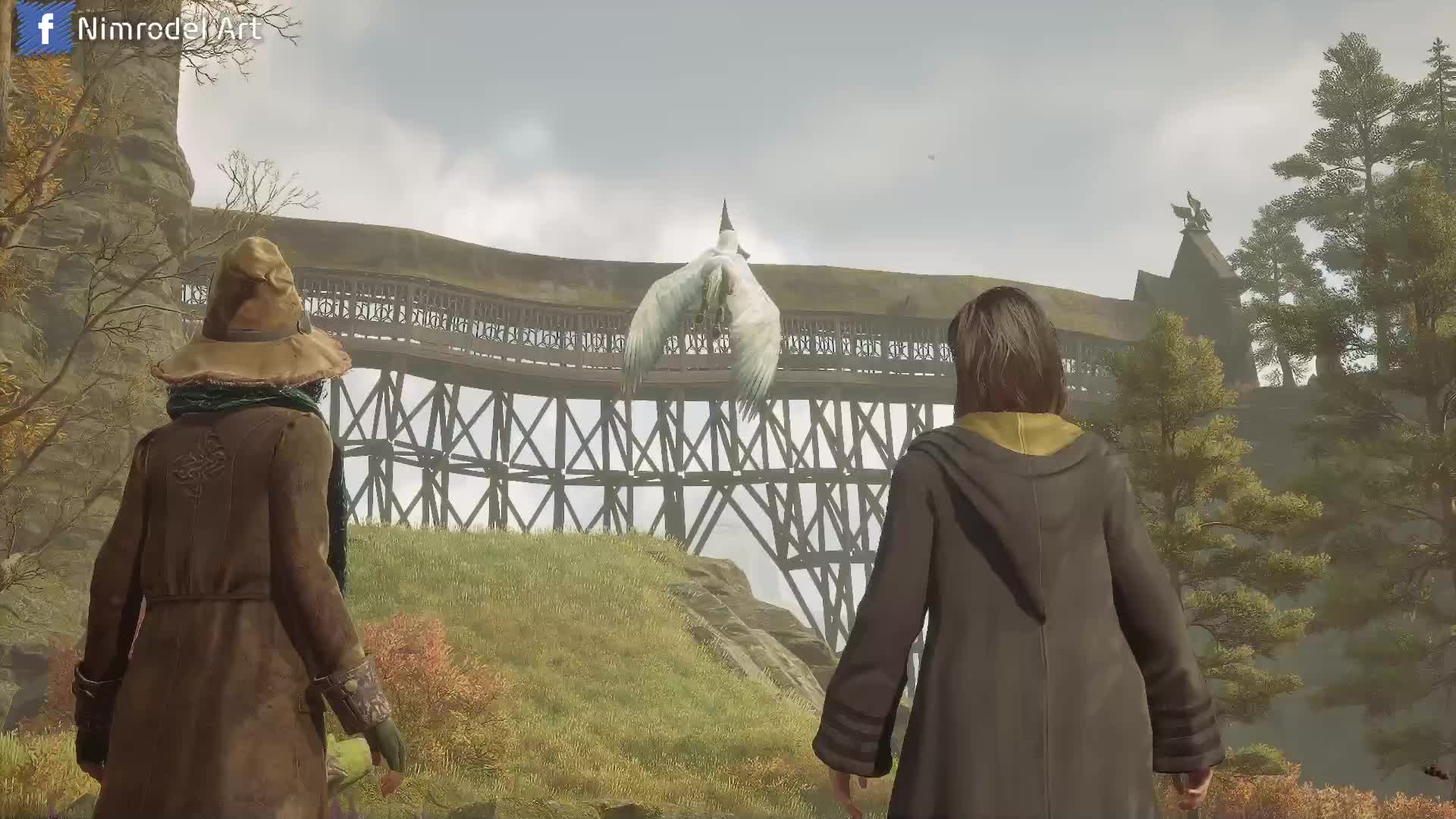Click the Facebook logo in the watermark
This screenshot has height=819, width=1456.
pyautogui.click(x=45, y=28)
